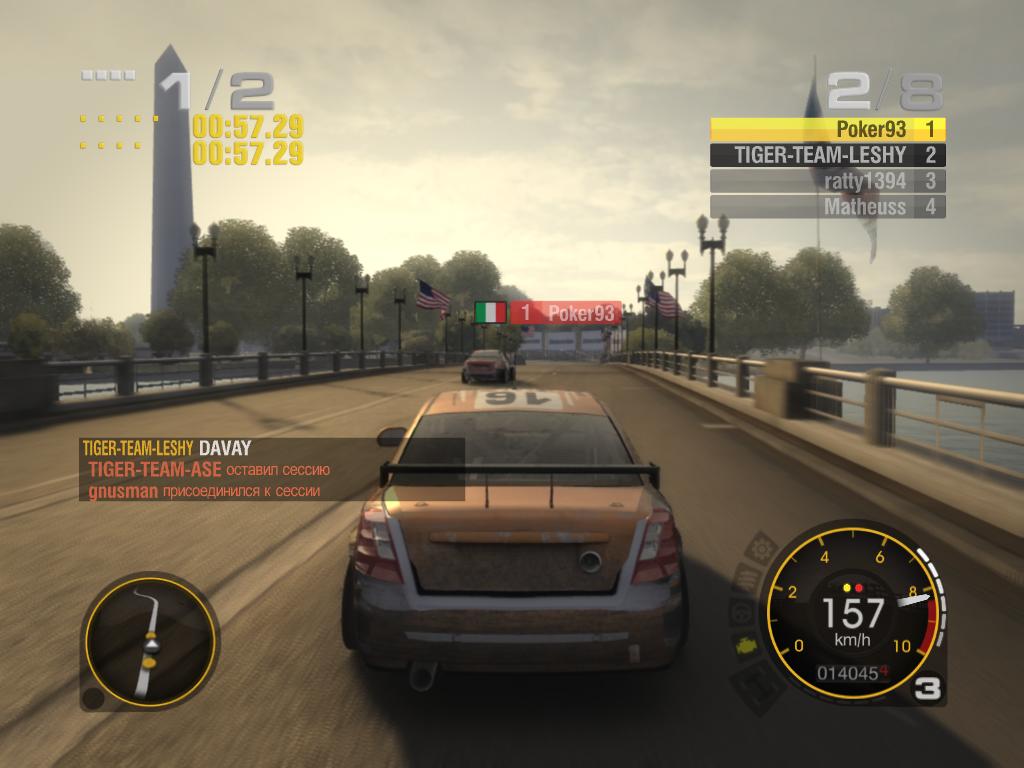
Task: Choose ratty1394 row in the standings
Action: 828,181
